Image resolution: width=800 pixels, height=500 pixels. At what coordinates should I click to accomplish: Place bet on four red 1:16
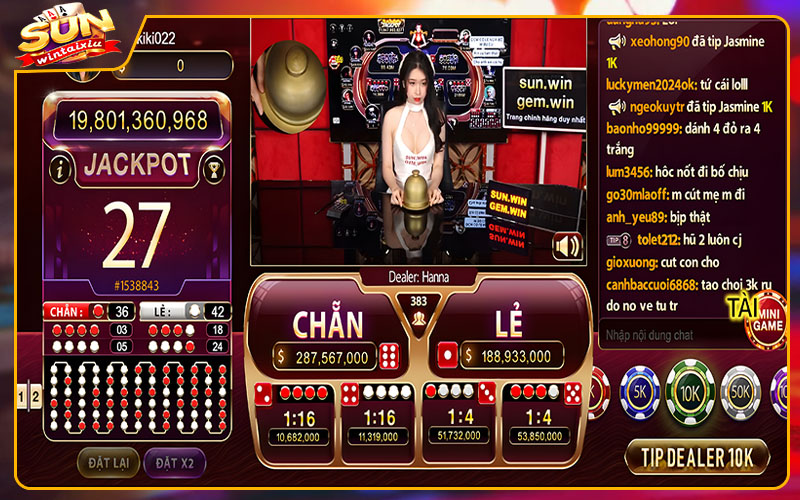[x=296, y=415]
